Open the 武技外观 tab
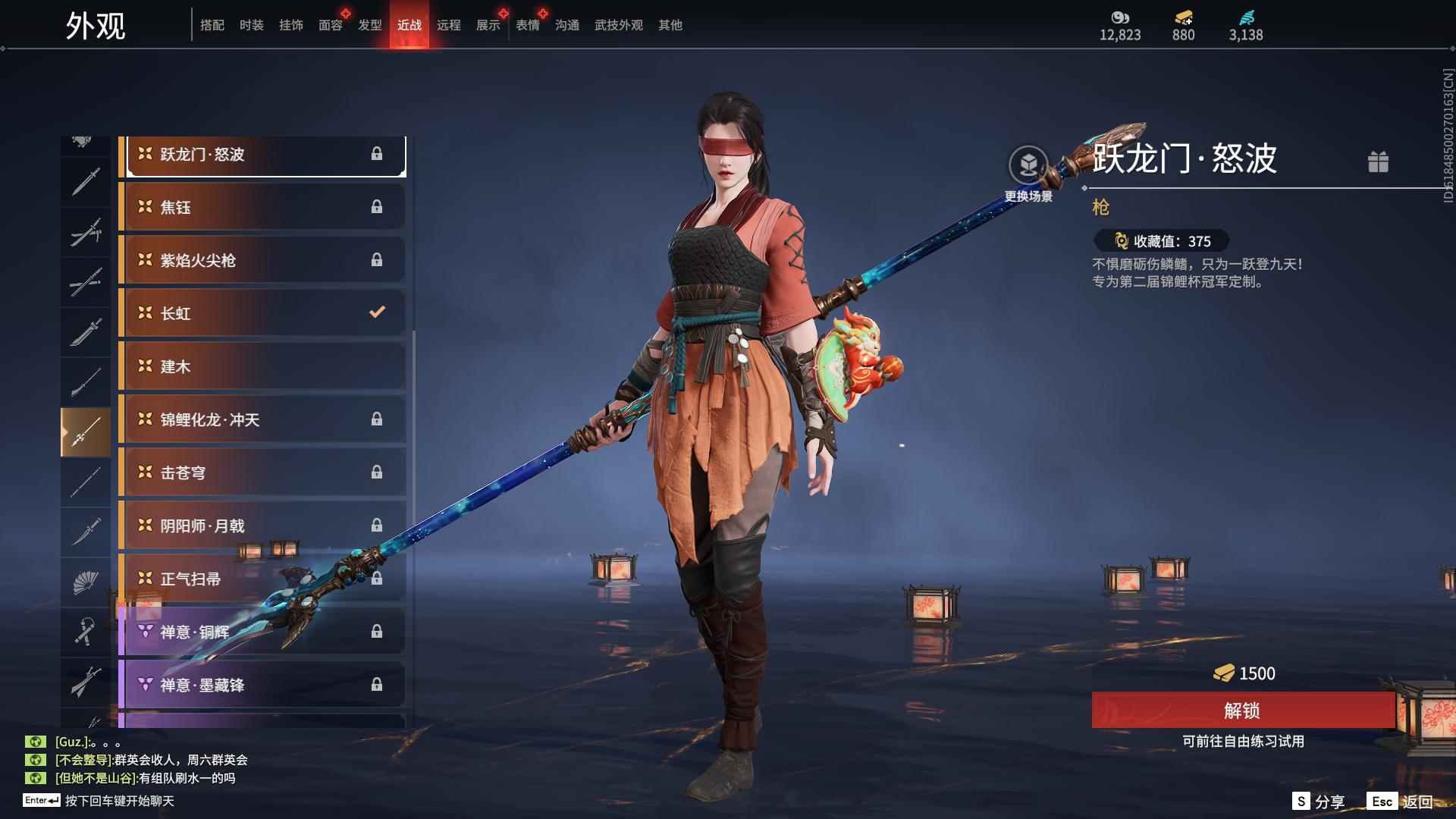1456x819 pixels. (x=618, y=25)
